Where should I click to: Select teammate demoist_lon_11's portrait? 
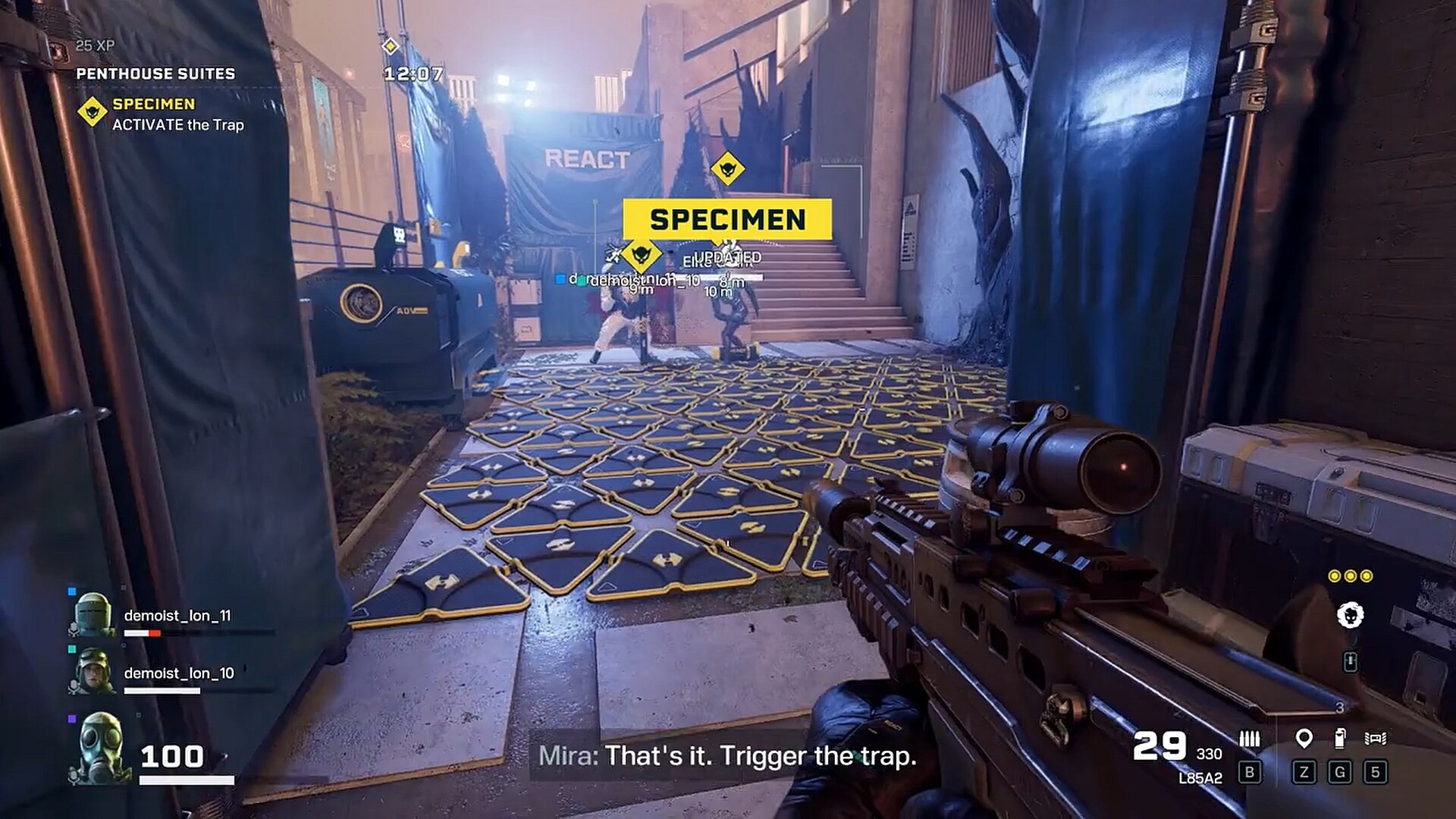(x=93, y=613)
